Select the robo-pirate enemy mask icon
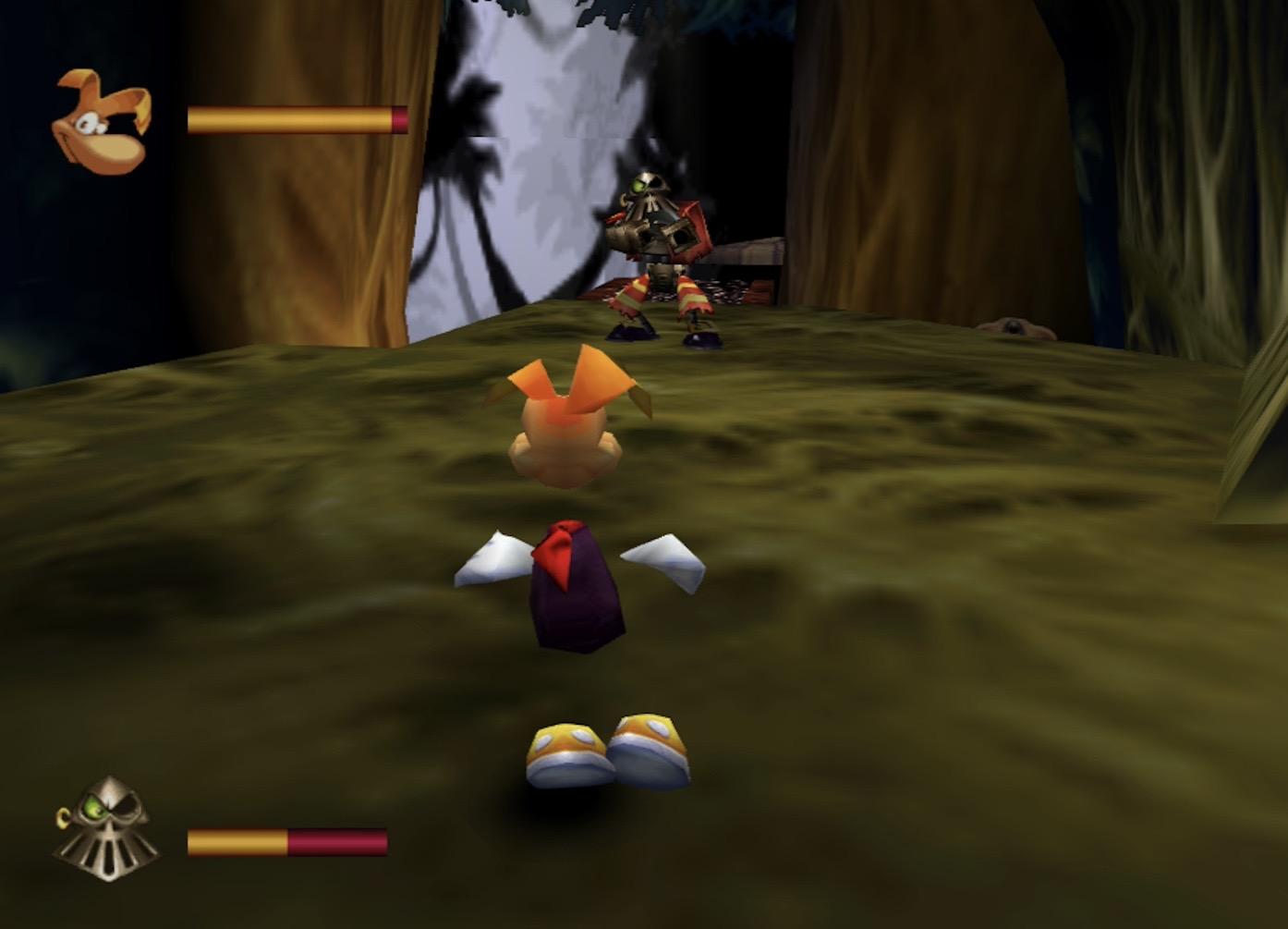This screenshot has width=1288, height=929. coord(106,827)
